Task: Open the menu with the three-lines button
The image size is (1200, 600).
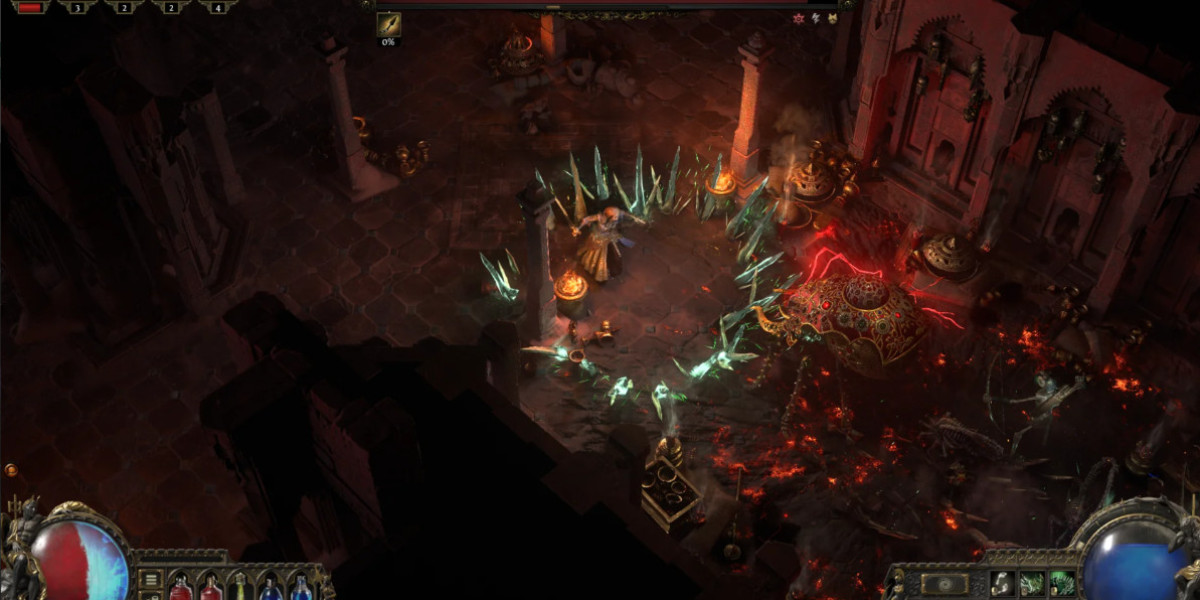Action: pos(149,578)
